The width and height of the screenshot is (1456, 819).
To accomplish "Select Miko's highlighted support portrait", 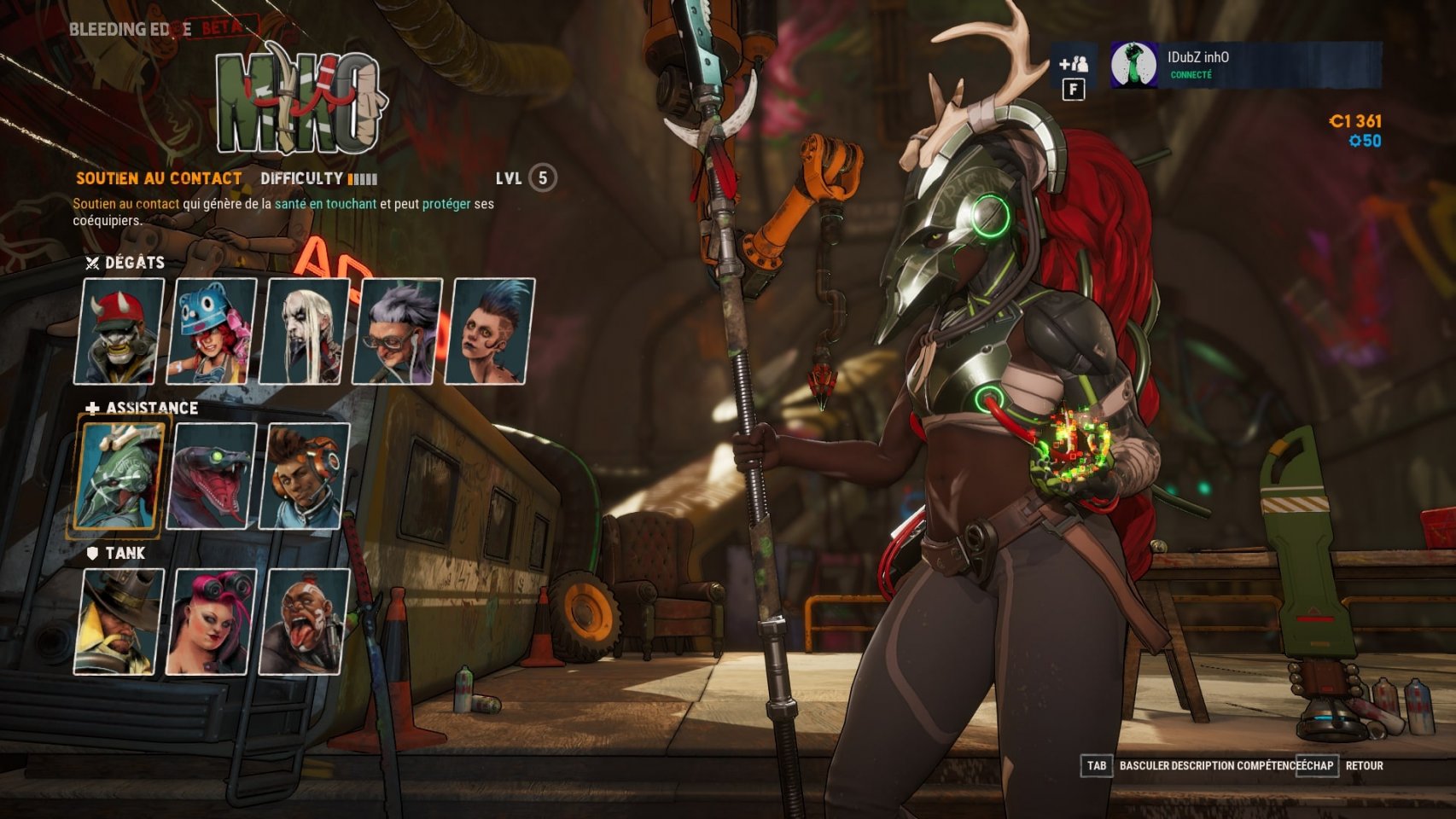I will coord(119,476).
